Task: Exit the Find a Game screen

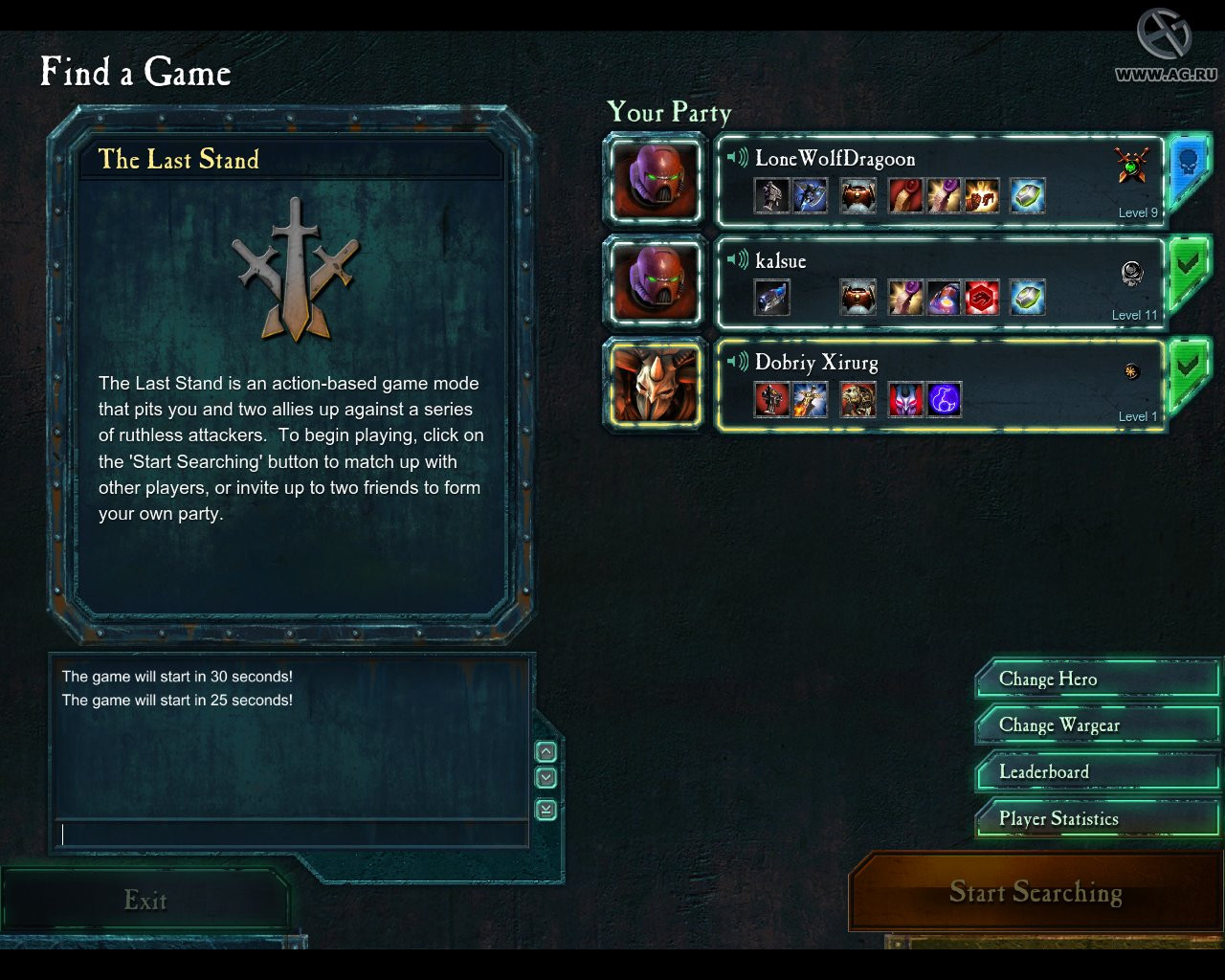Action: point(145,901)
